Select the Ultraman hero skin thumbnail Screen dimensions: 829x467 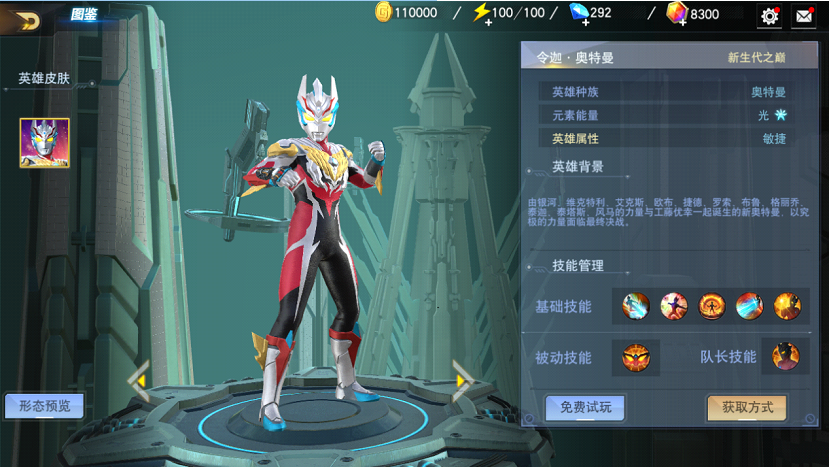point(44,143)
